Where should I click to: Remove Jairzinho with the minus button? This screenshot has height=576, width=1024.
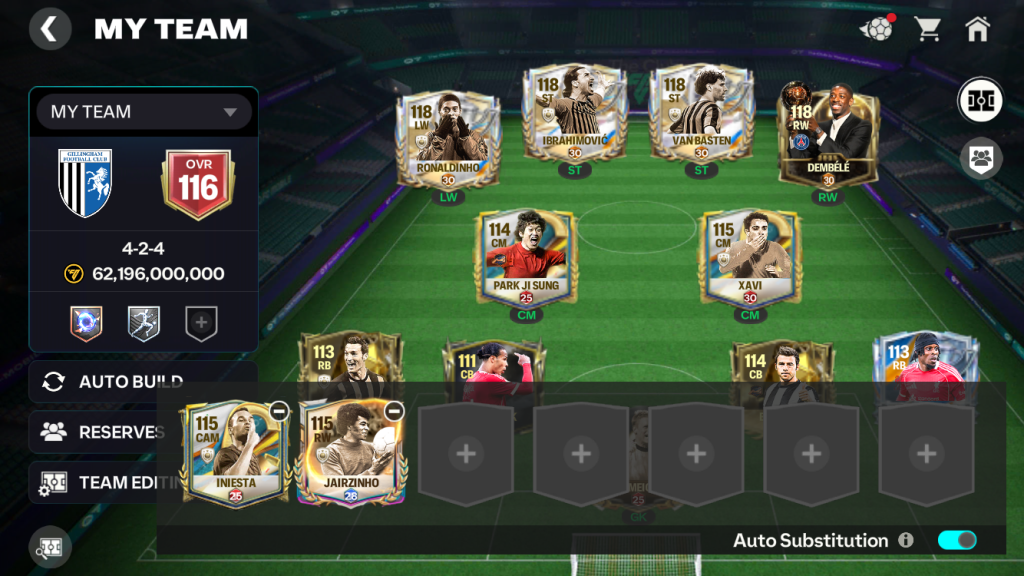394,410
